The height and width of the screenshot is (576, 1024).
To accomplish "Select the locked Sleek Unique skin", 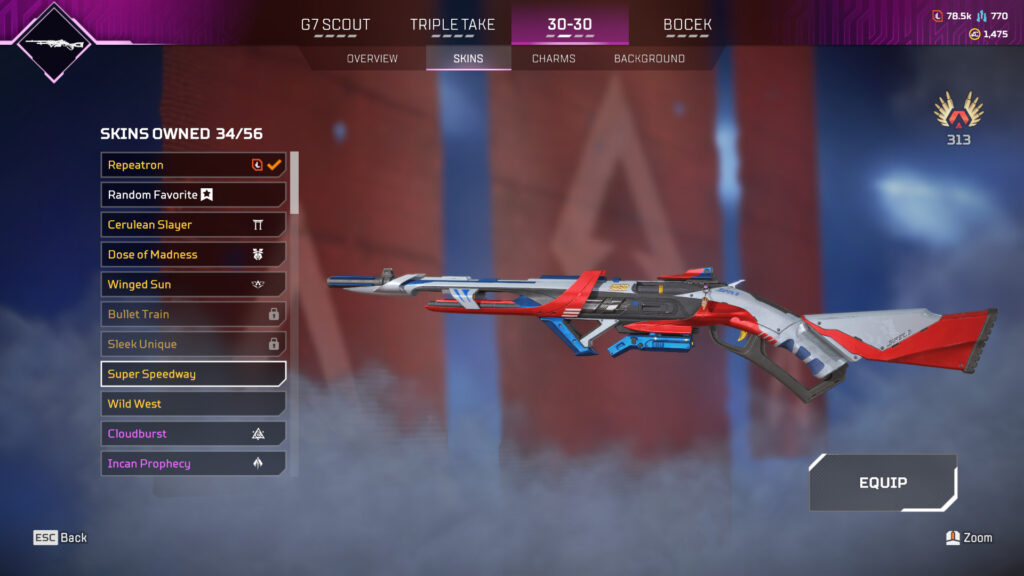I will click(x=193, y=344).
